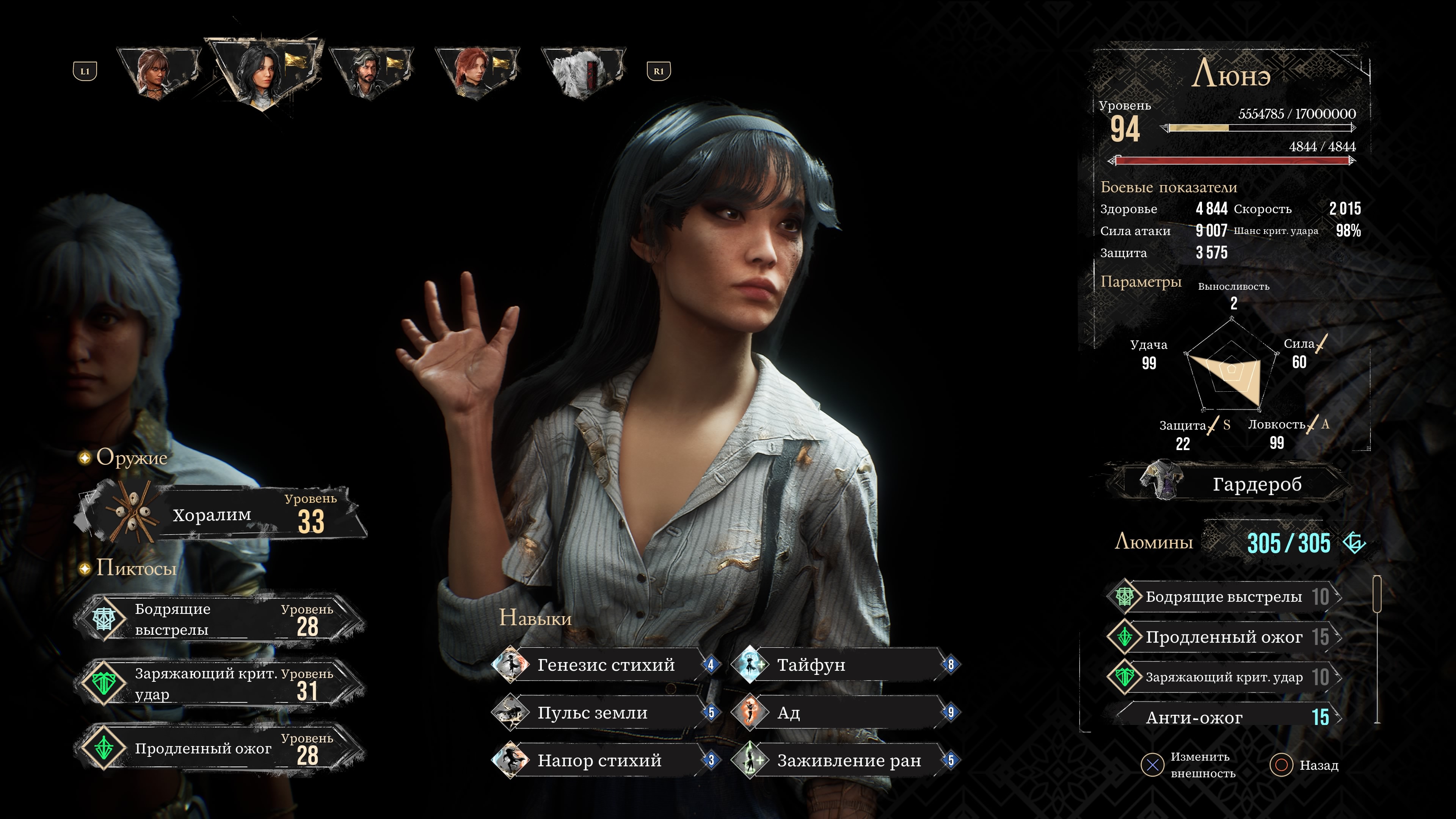Image resolution: width=1456 pixels, height=819 pixels.
Task: Select the Пульс земли skill
Action: point(605,713)
